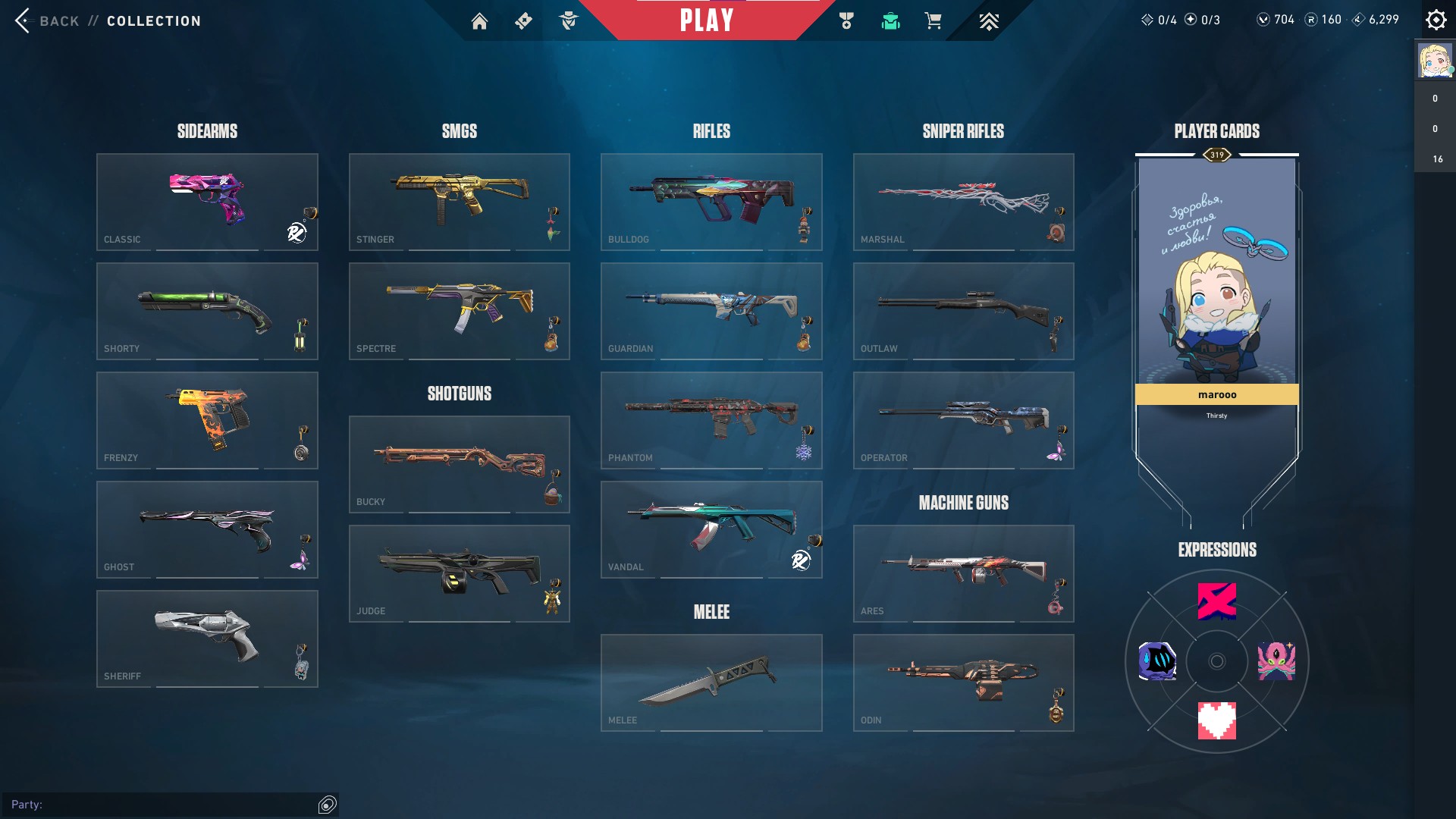Switch to the Collection backpack tab
Viewport: 1456px width, 819px height.
890,20
